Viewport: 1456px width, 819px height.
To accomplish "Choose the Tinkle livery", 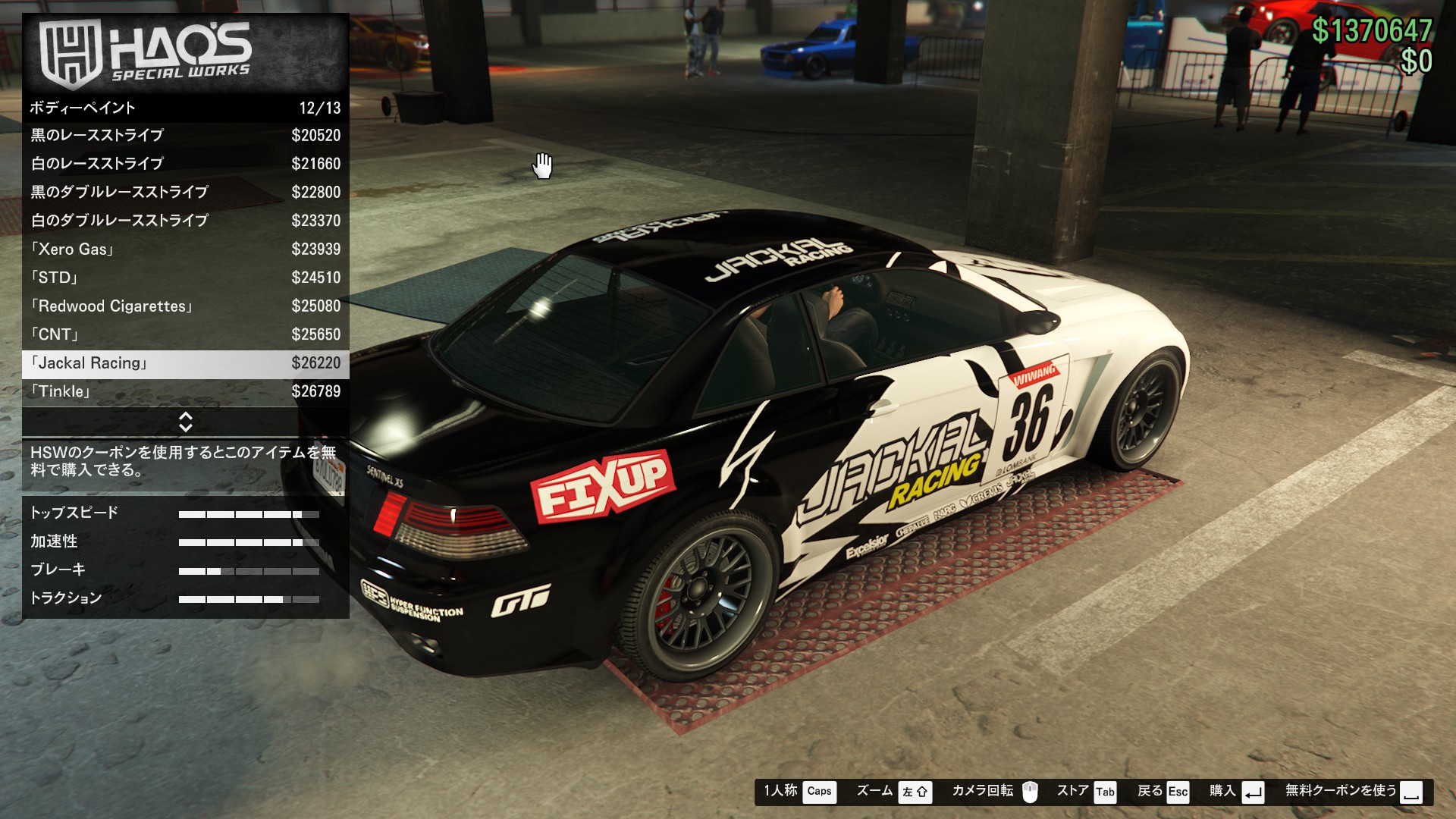I will click(185, 391).
